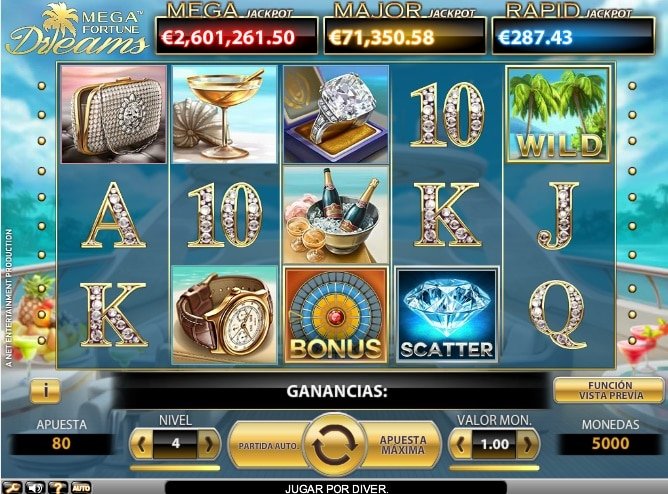668x494 pixels.
Task: Open help with the question mark icon
Action: (59, 487)
